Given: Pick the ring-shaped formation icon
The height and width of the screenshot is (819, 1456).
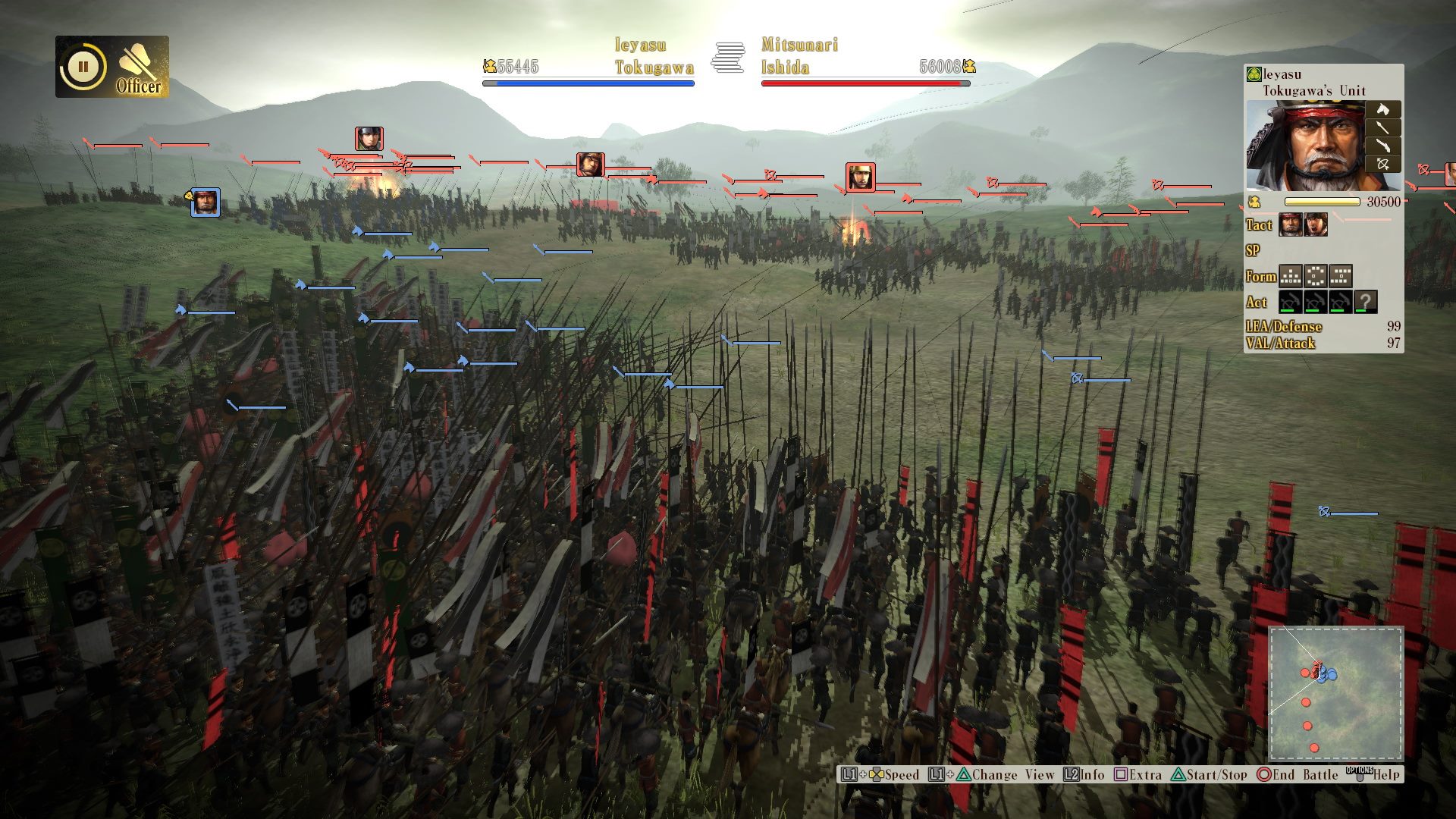Looking at the screenshot, I should pyautogui.click(x=1316, y=275).
